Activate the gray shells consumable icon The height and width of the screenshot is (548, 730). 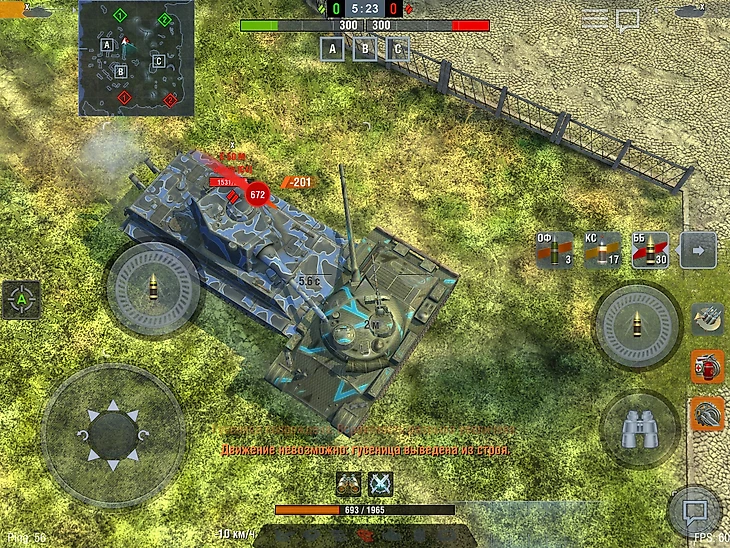708,320
